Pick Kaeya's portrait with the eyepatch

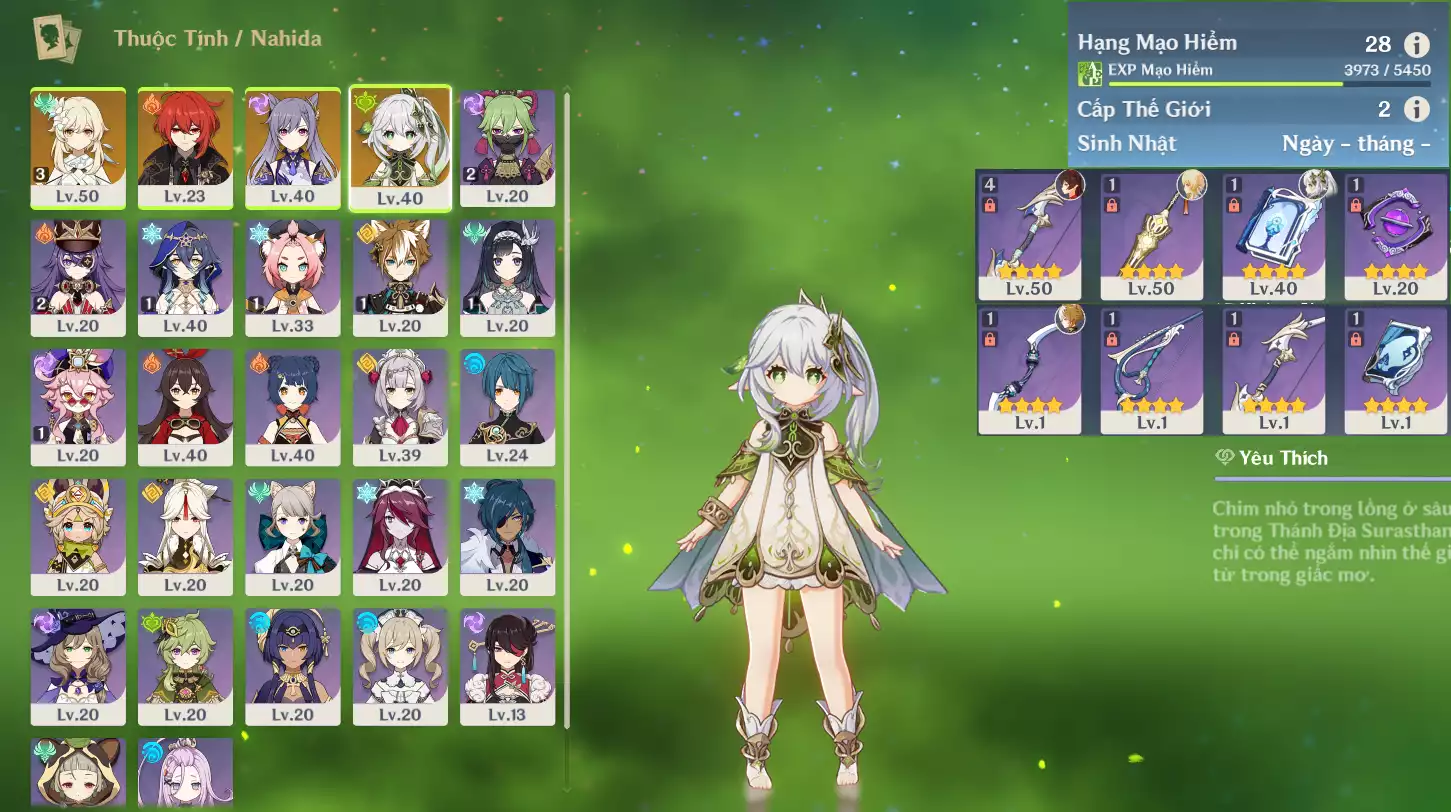[507, 537]
